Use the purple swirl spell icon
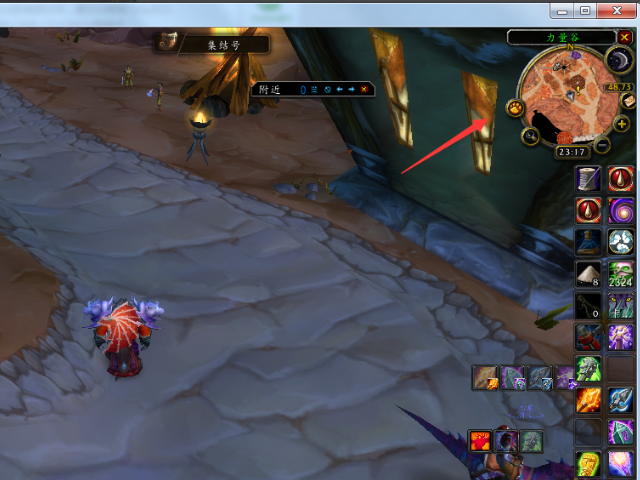This screenshot has width=640, height=480. 622,210
